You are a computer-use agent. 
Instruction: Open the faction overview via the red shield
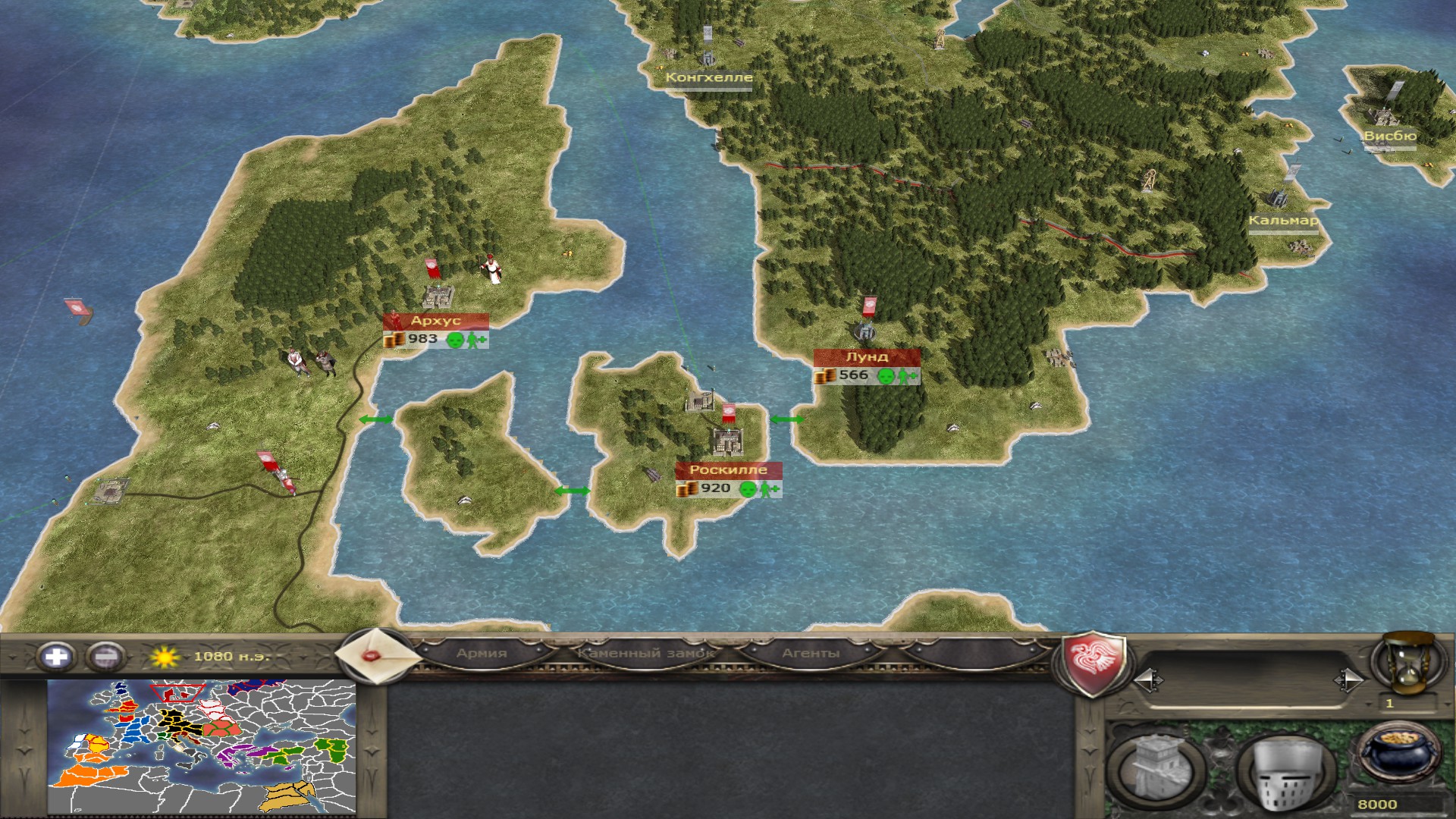1092,662
